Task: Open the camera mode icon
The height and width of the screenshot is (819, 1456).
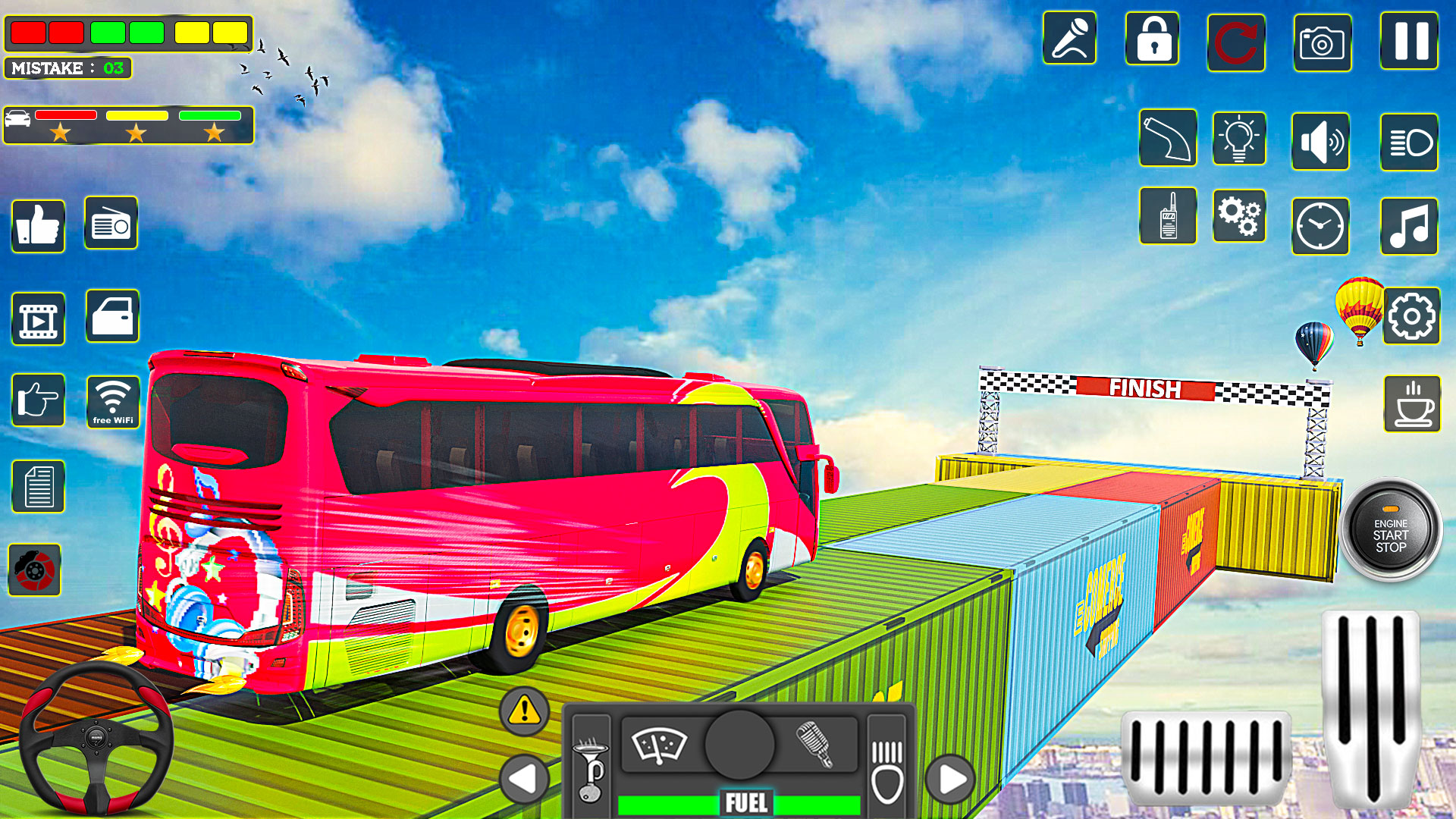Action: pyautogui.click(x=1323, y=43)
